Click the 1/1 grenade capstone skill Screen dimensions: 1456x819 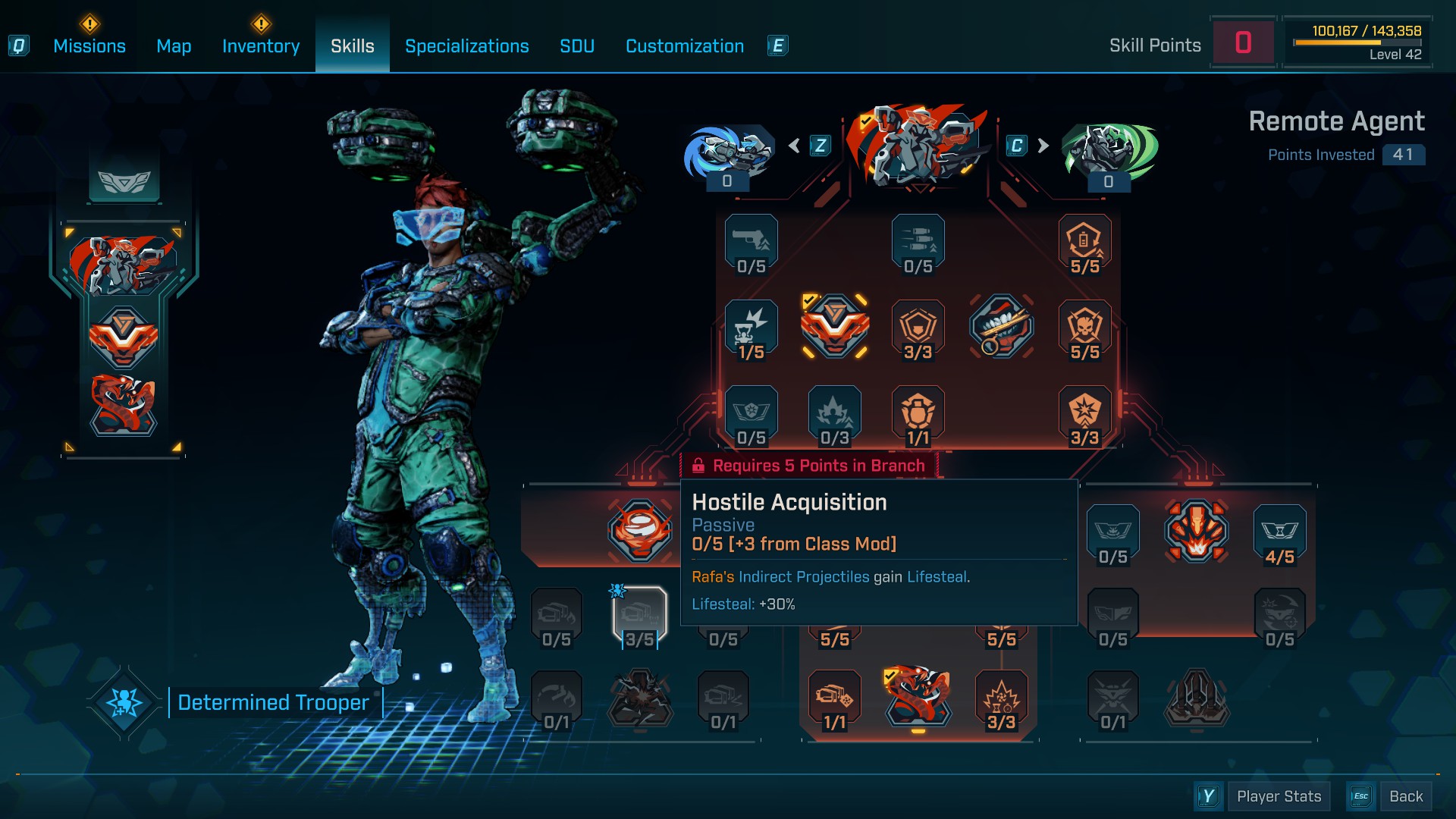[x=918, y=413]
